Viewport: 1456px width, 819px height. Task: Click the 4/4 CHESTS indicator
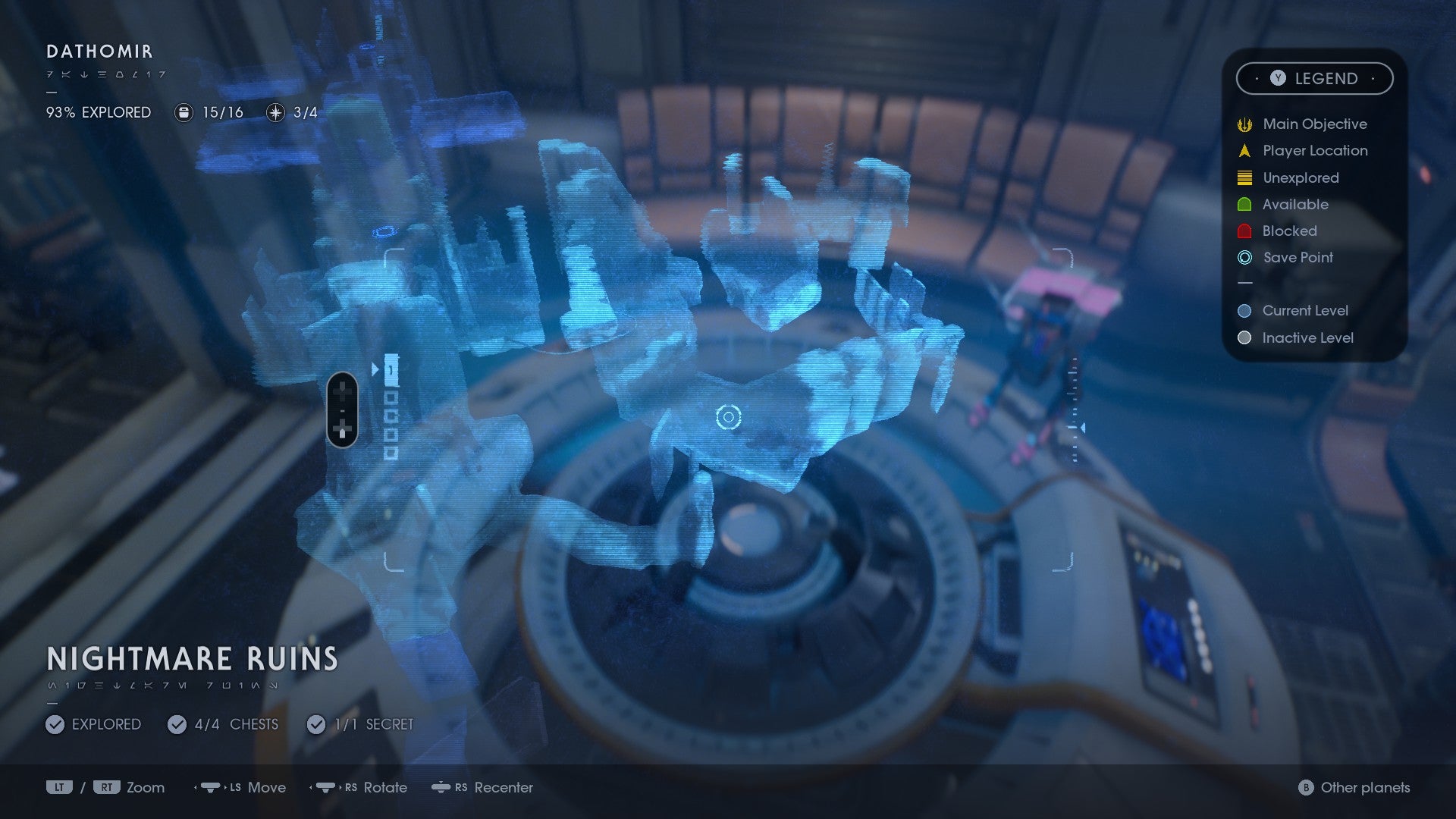(x=176, y=724)
